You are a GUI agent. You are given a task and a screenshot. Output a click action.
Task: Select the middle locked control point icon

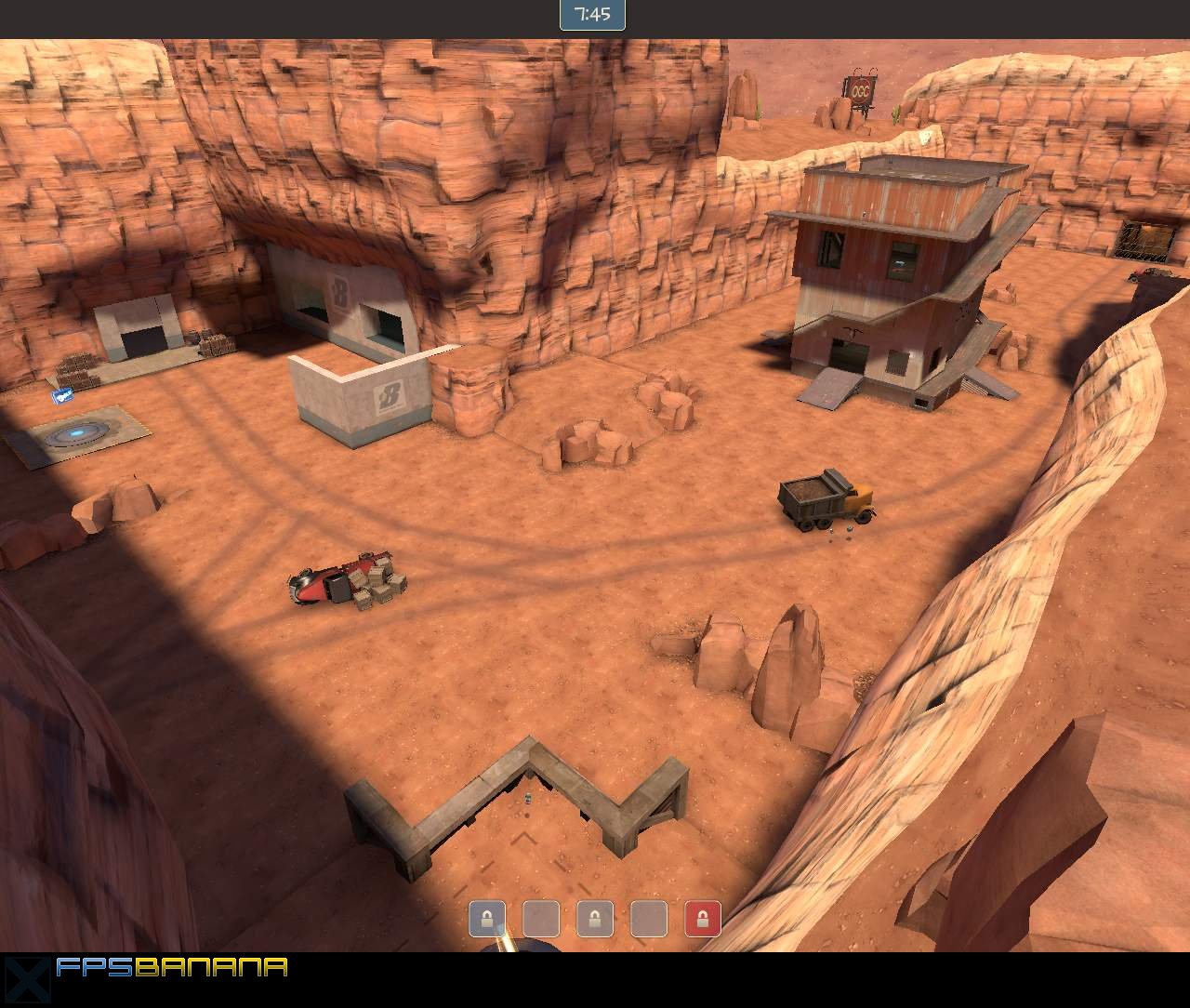click(x=595, y=919)
